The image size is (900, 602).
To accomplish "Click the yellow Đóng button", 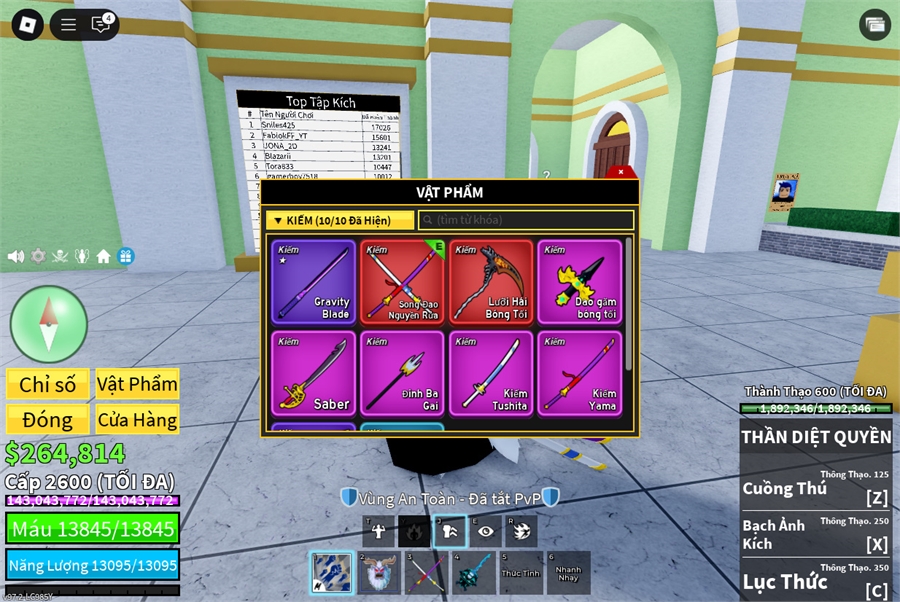I will [x=47, y=419].
